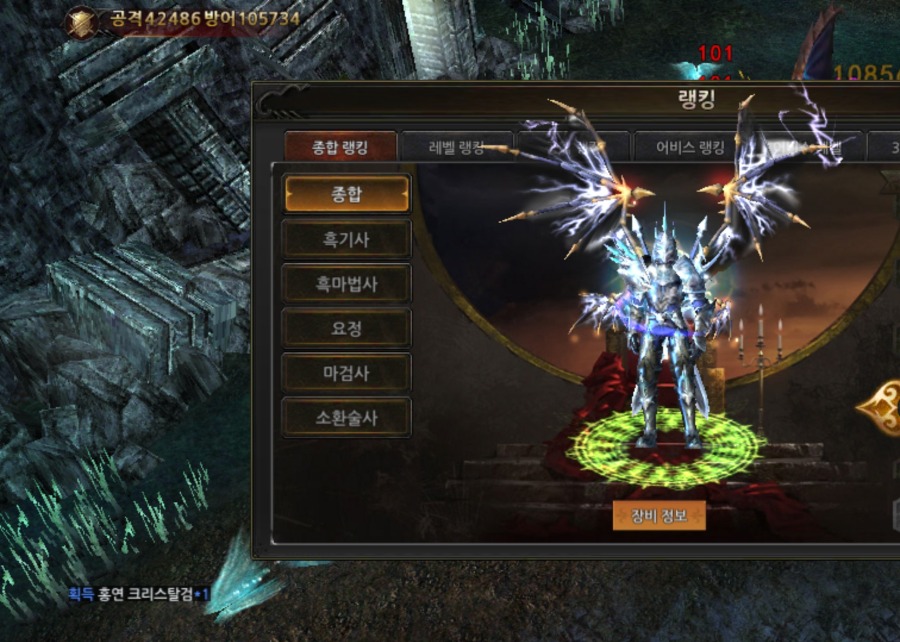Open 장비 정보 equipment info
This screenshot has width=900, height=642.
click(x=659, y=516)
